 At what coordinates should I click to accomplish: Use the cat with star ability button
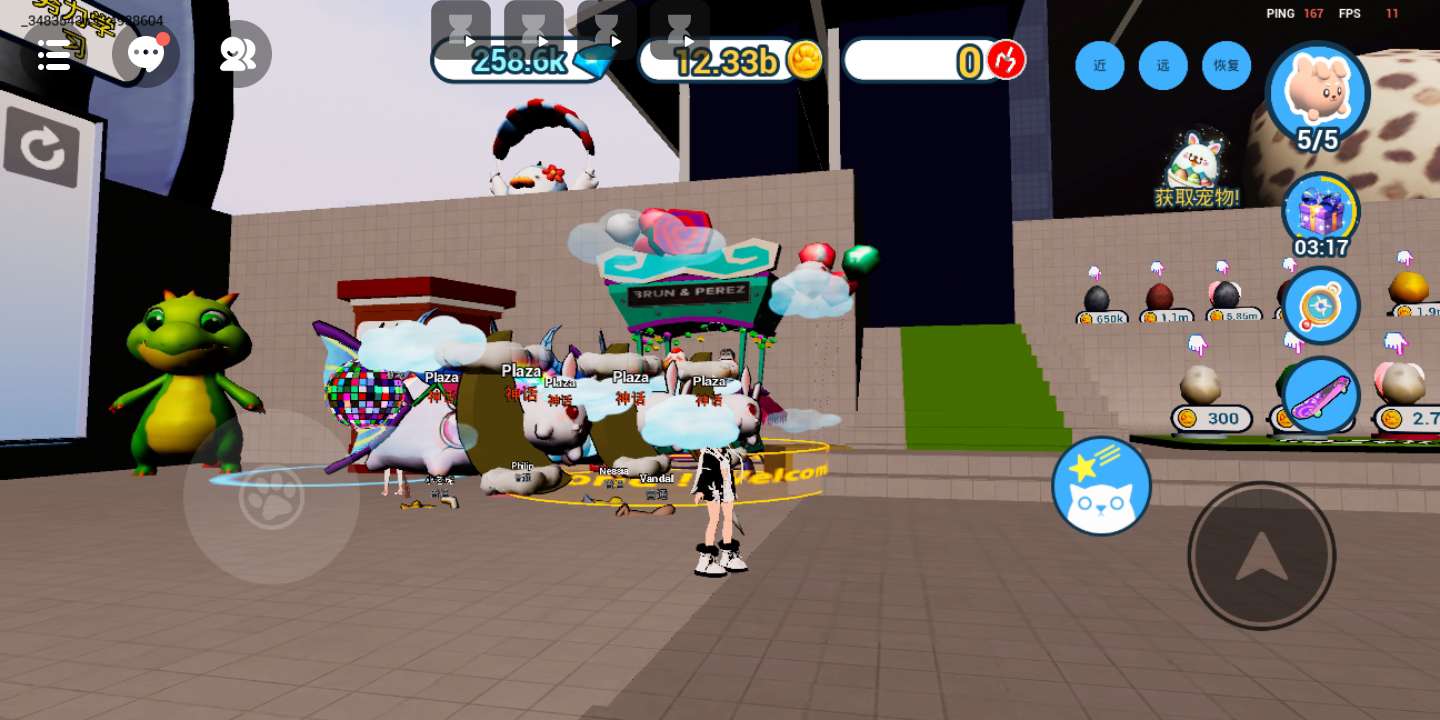(x=1101, y=486)
